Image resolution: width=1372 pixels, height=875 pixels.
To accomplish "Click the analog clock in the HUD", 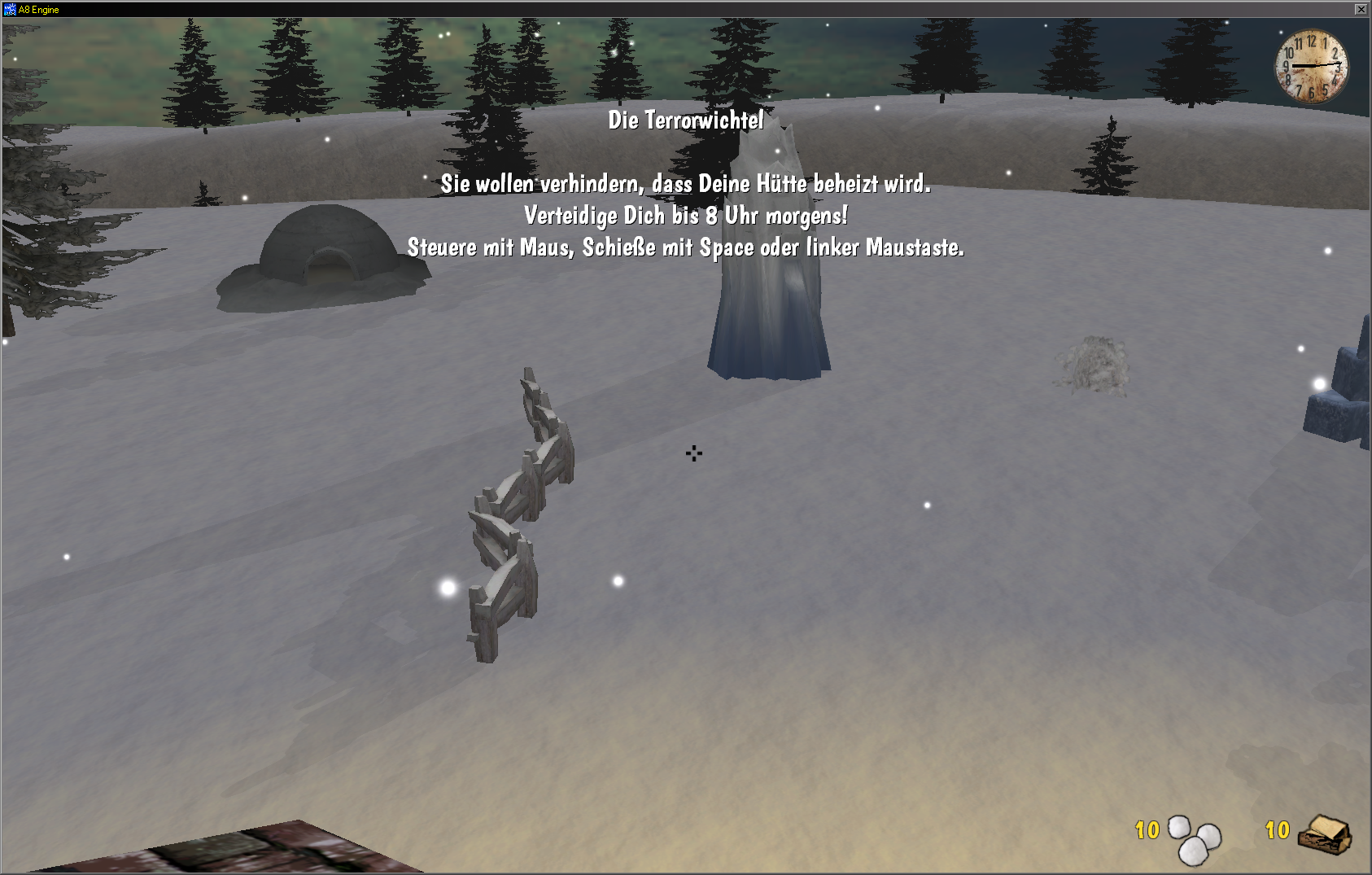I will click(x=1311, y=66).
